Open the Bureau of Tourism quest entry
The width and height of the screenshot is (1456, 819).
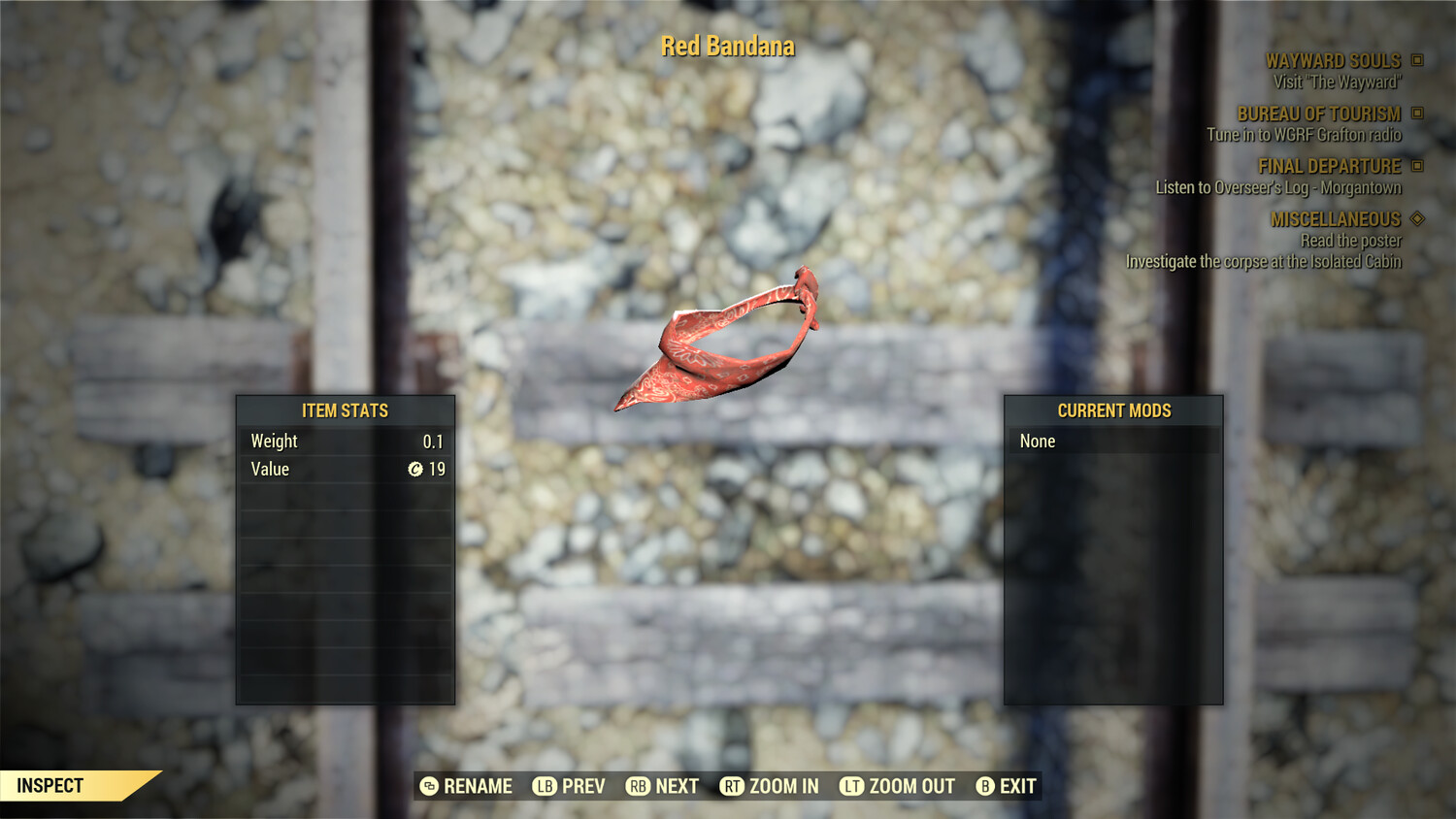(1318, 115)
